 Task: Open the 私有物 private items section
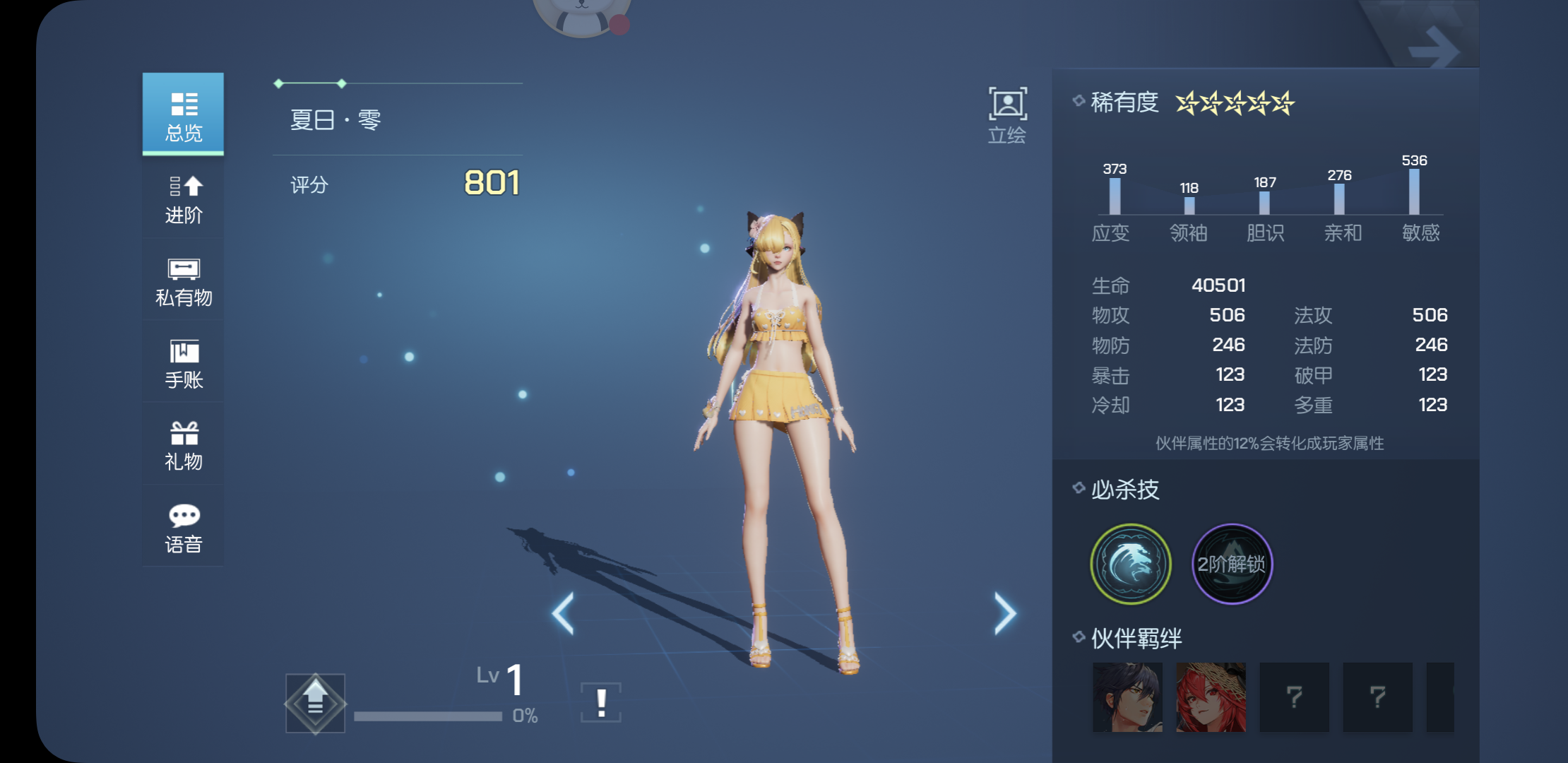182,281
